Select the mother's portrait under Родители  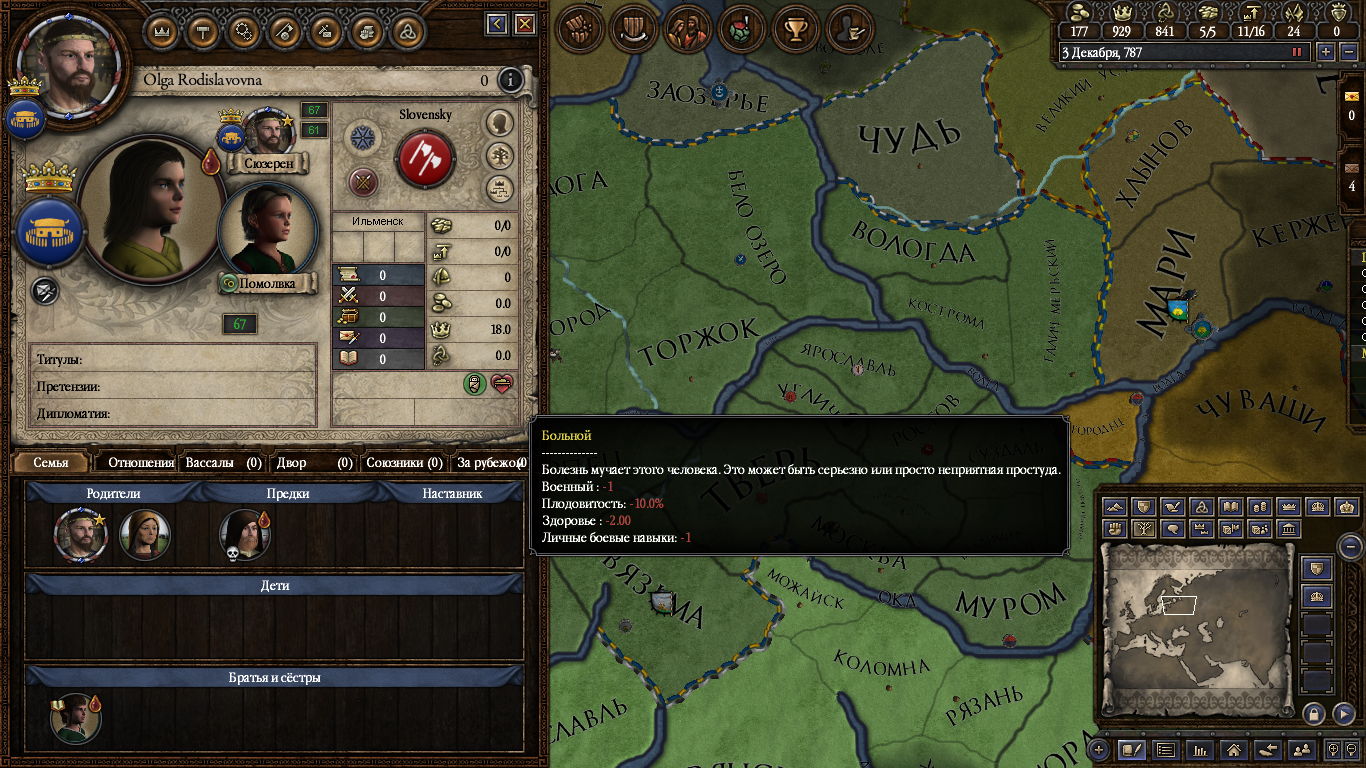point(145,535)
